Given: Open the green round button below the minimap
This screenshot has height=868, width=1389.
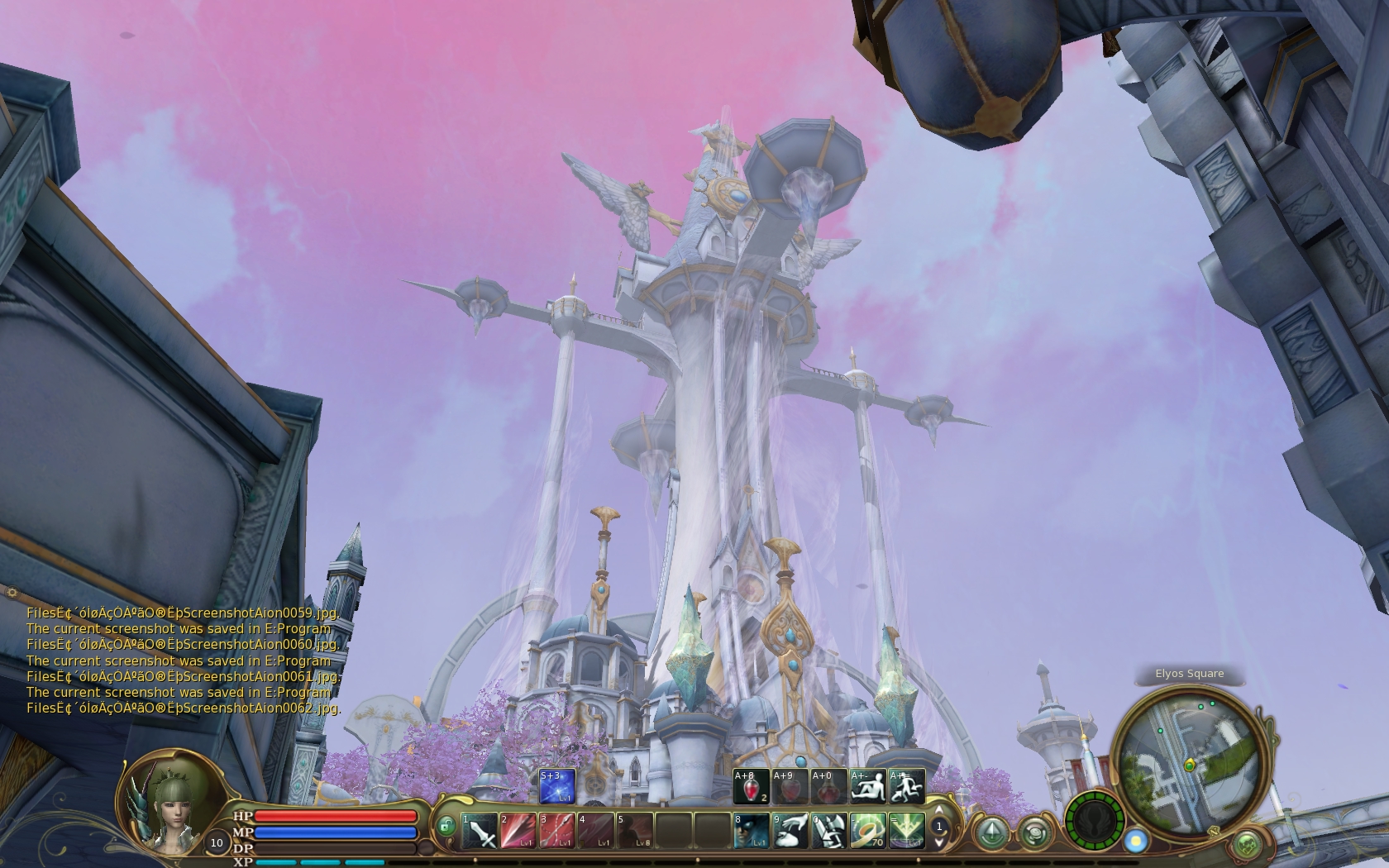Looking at the screenshot, I should pos(1248,845).
